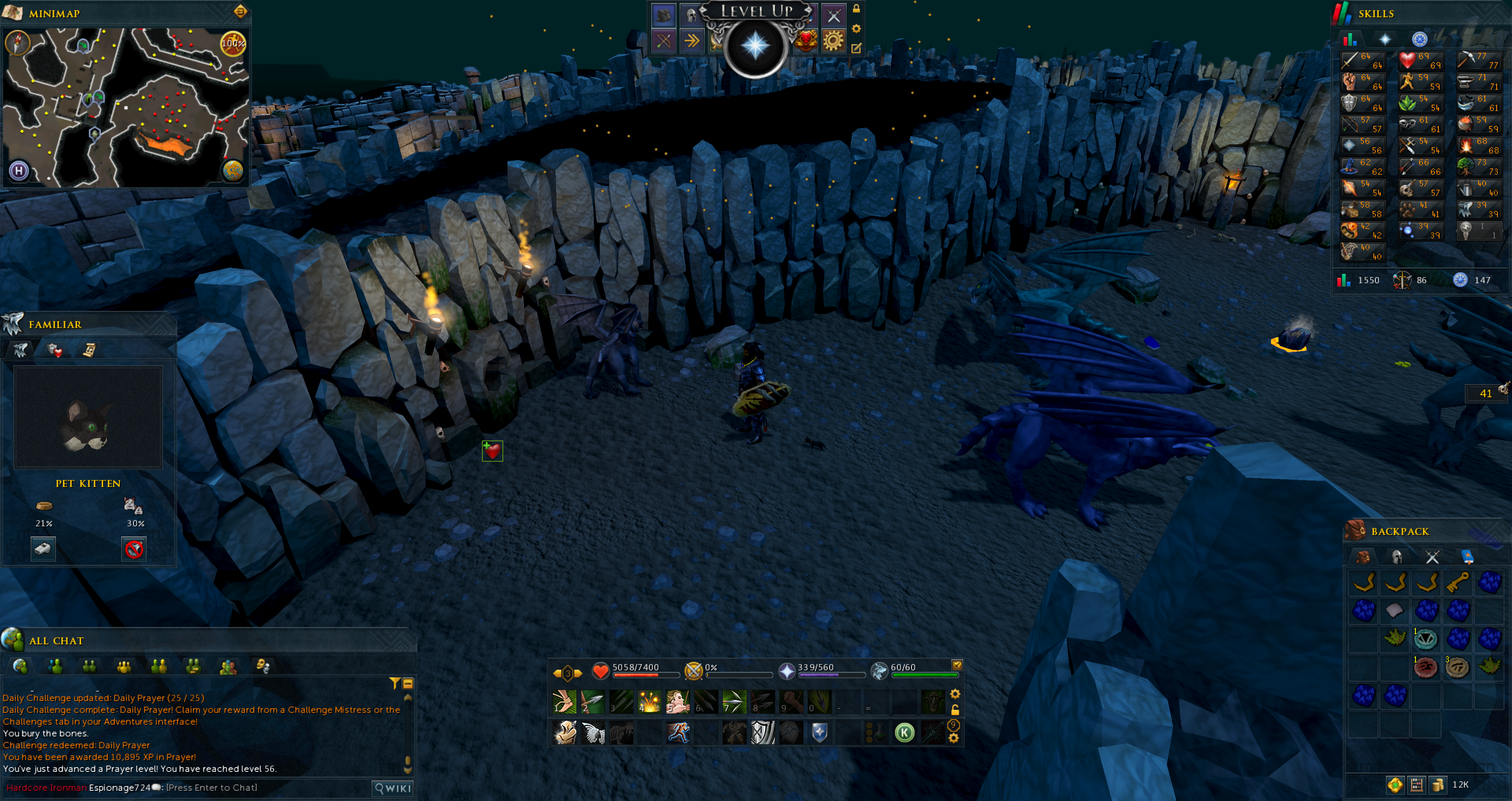Open the crossed-swords combat tab in backpack
The width and height of the screenshot is (1512, 801).
[1432, 557]
